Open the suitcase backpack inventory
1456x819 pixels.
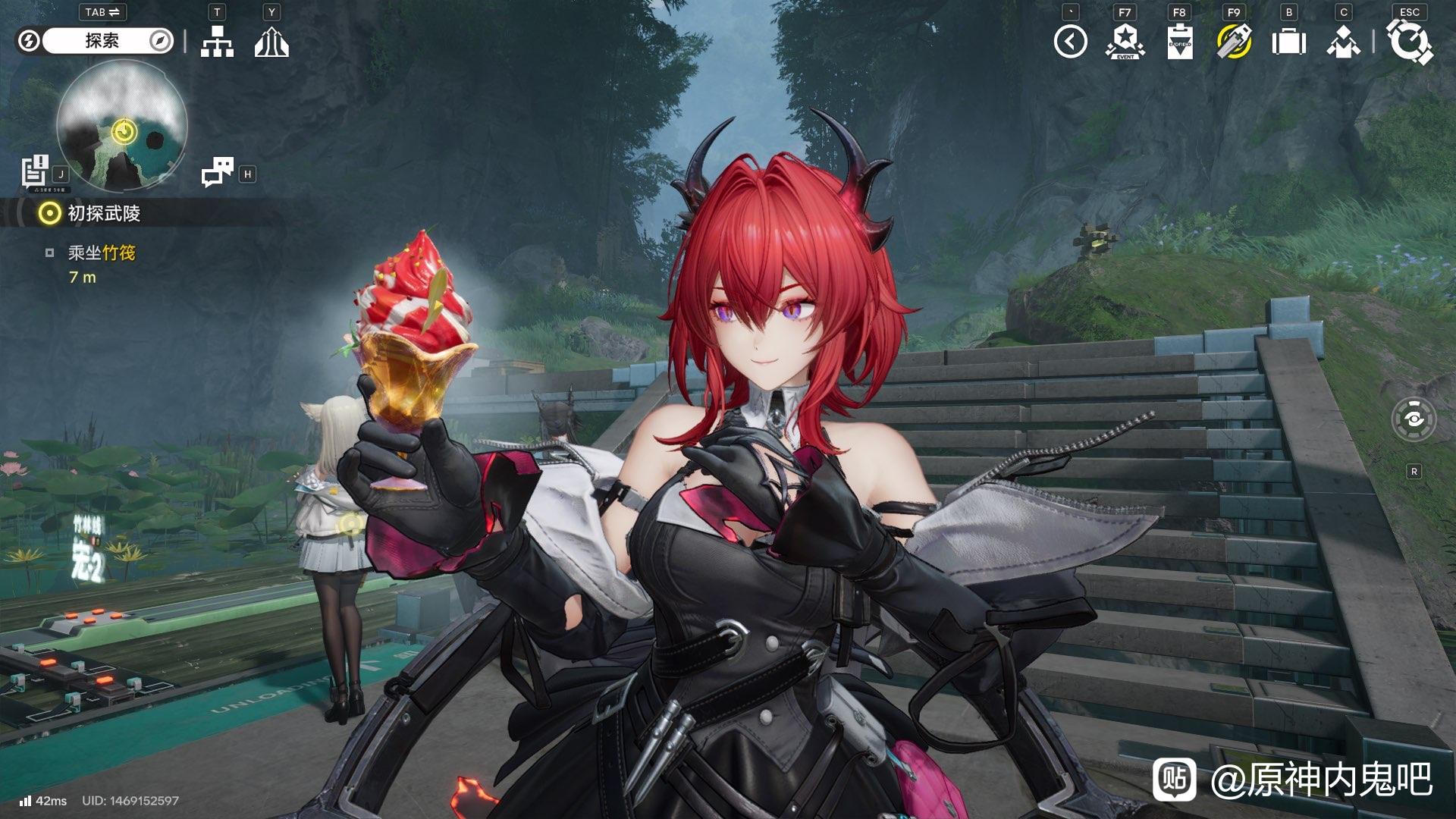(1288, 42)
